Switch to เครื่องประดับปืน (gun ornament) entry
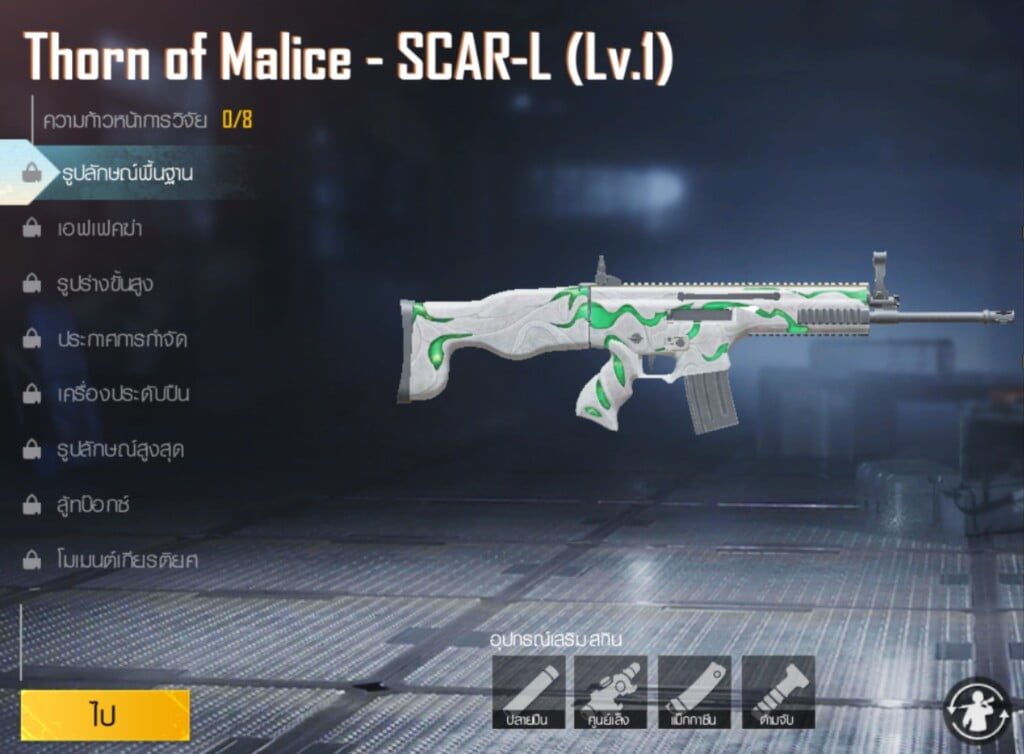The height and width of the screenshot is (754, 1024). pyautogui.click(x=123, y=394)
